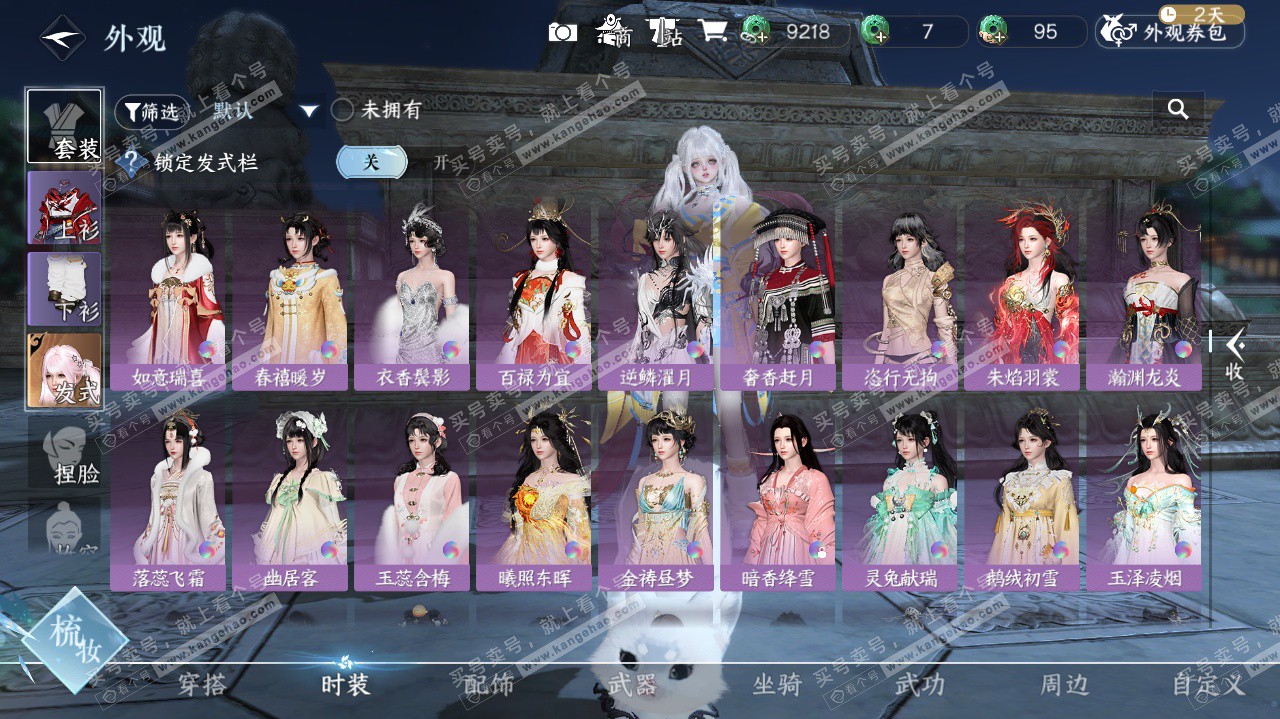Toggle the 未拥有 checkbox
Viewport: 1280px width, 719px height.
point(343,110)
